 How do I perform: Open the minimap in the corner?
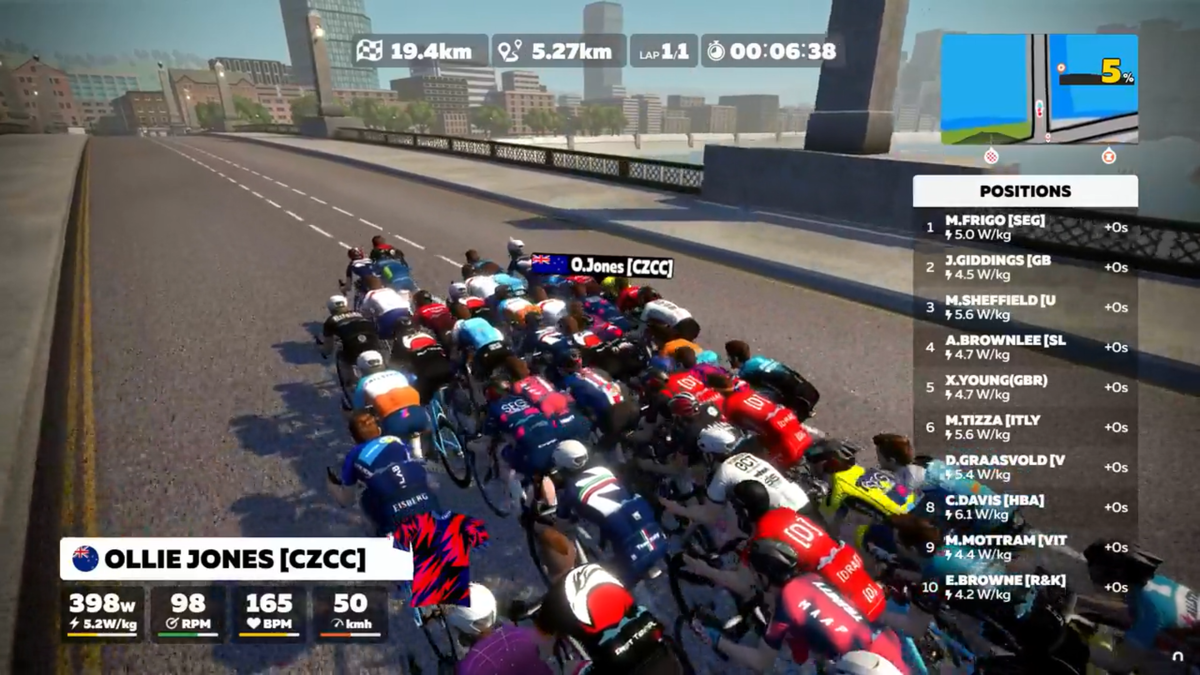click(1039, 88)
